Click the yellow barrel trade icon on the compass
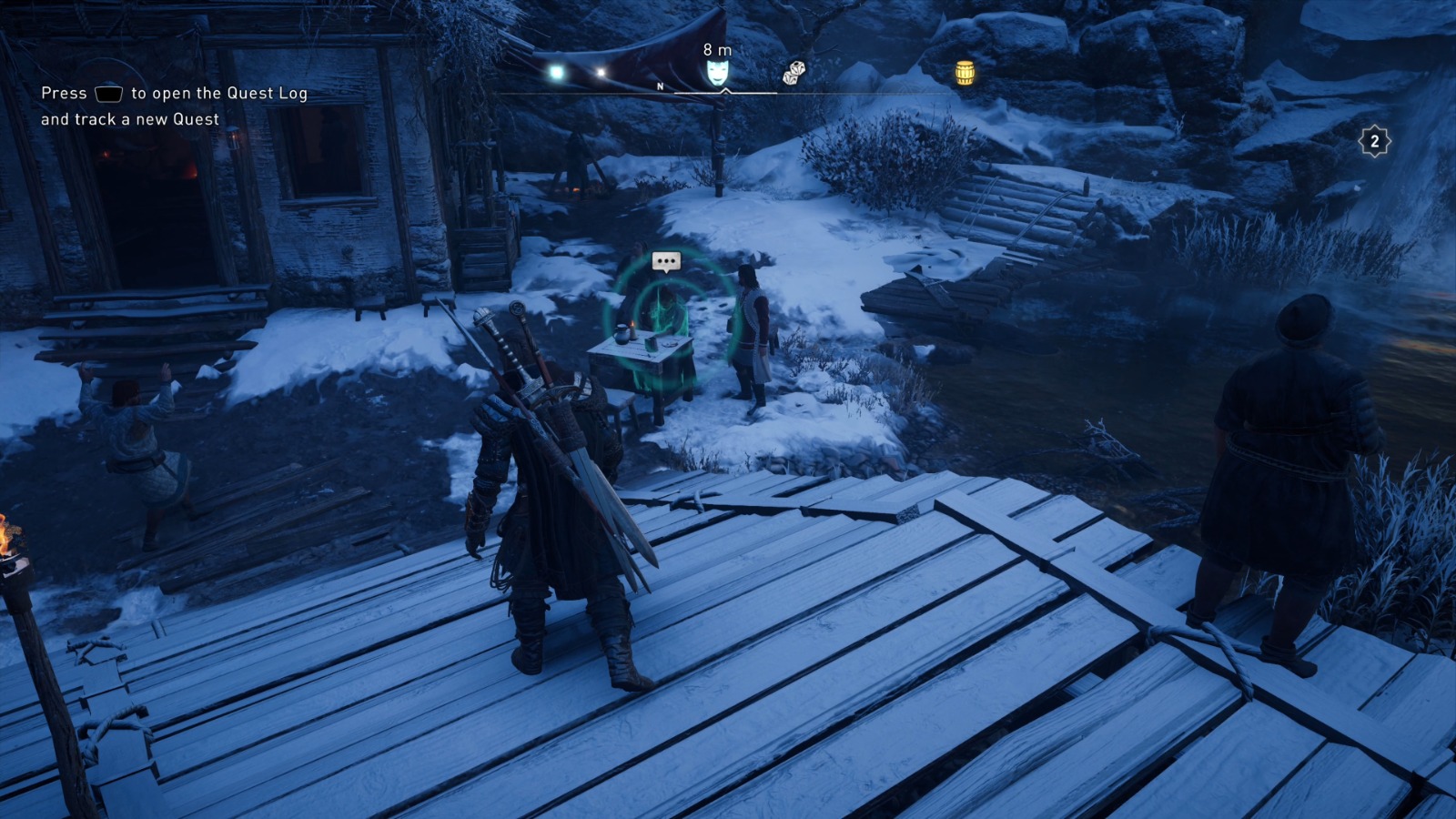Screen dimensions: 1456x819 [x=964, y=73]
